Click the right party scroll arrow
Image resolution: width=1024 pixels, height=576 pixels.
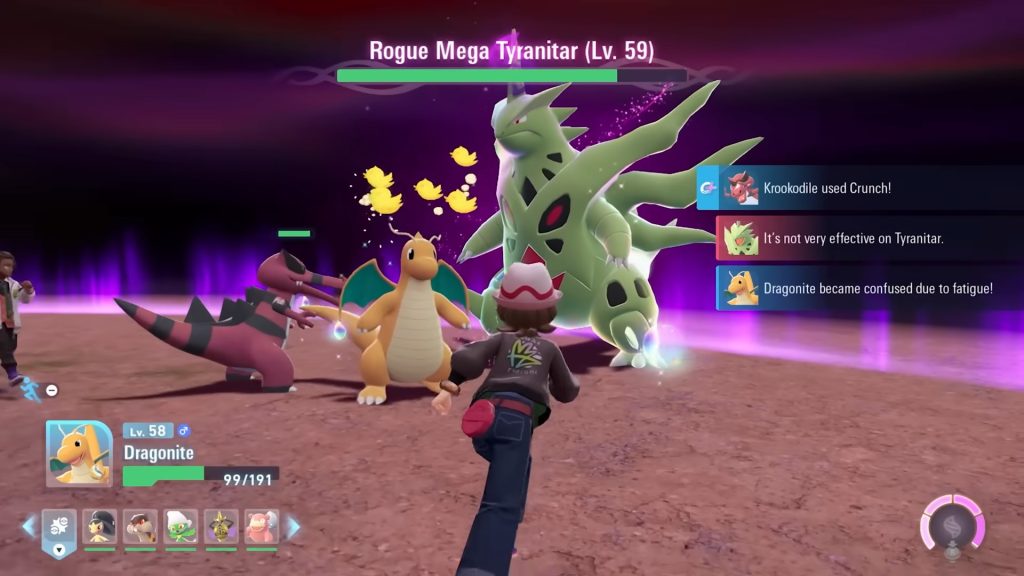(293, 526)
